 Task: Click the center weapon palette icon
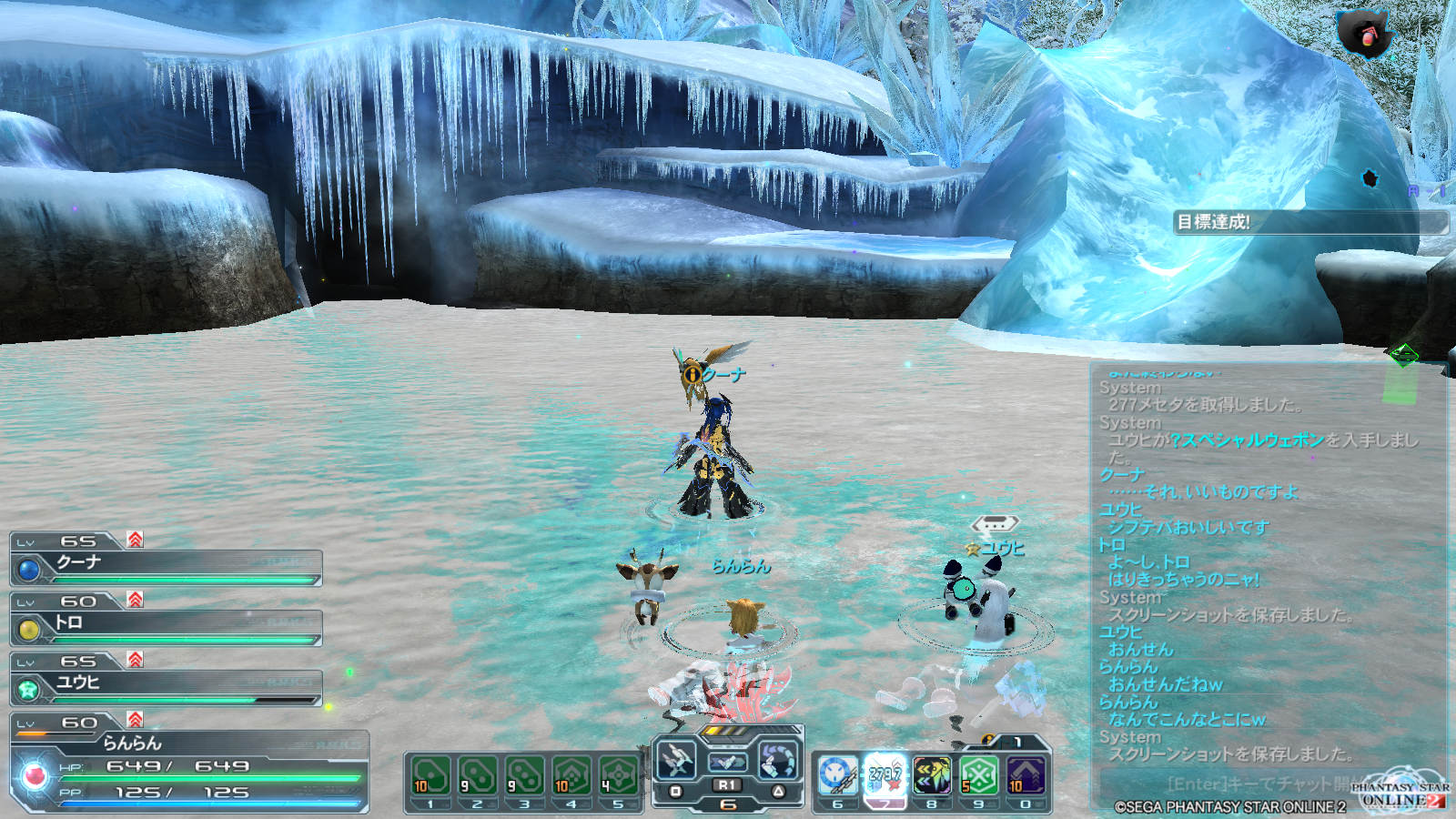tap(727, 761)
